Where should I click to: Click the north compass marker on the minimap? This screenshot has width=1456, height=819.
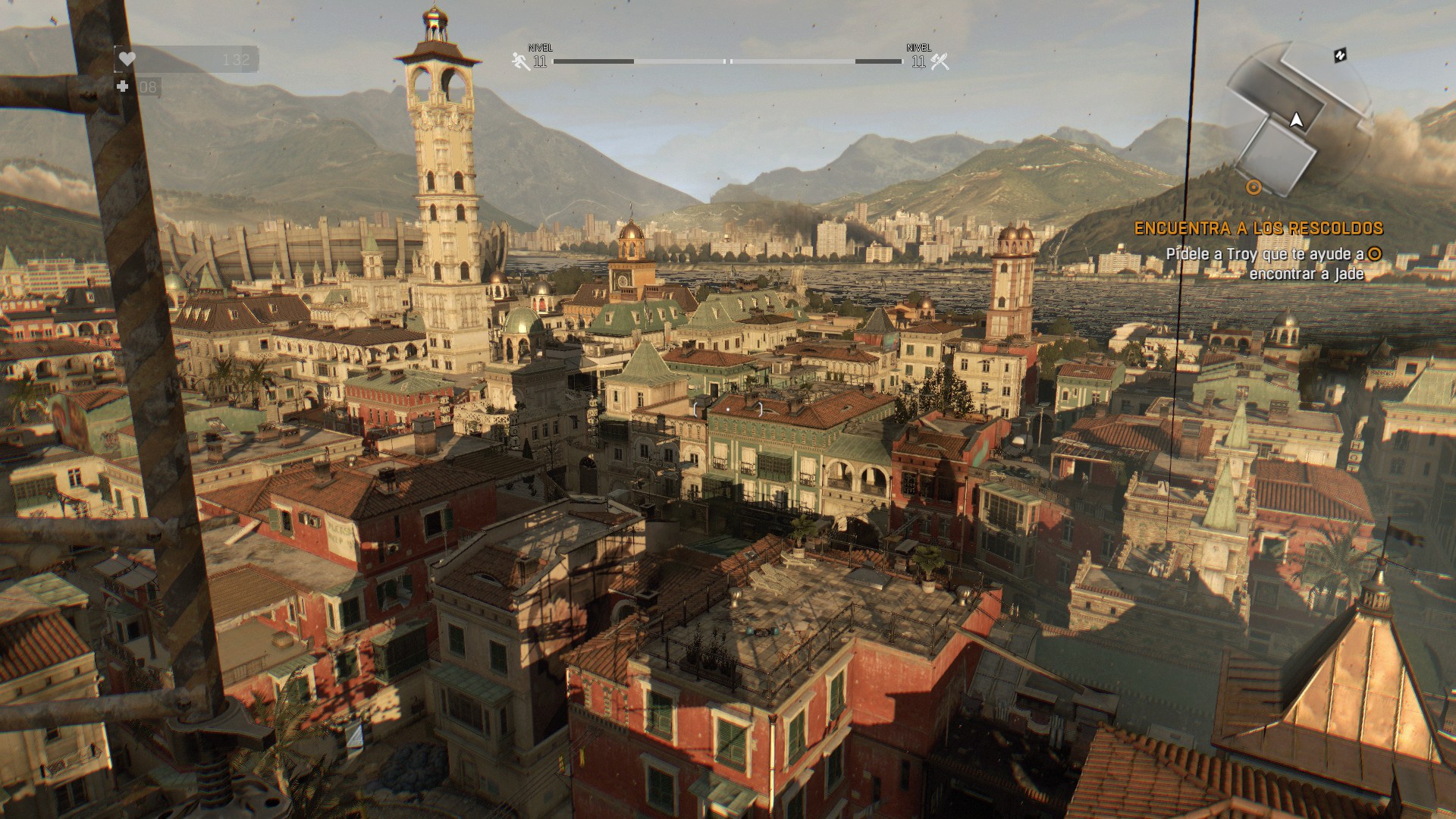(1340, 55)
